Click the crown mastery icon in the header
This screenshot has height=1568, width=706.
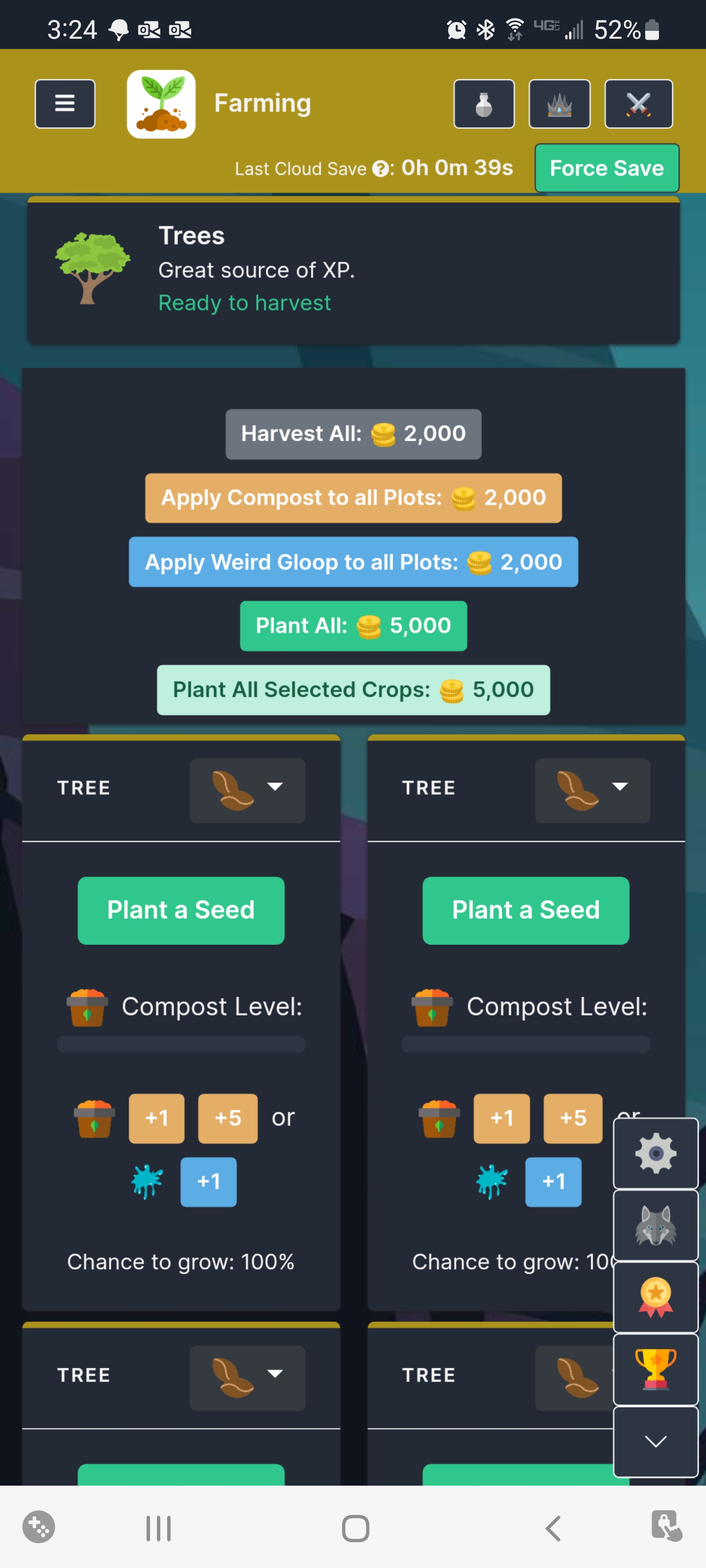pos(559,103)
